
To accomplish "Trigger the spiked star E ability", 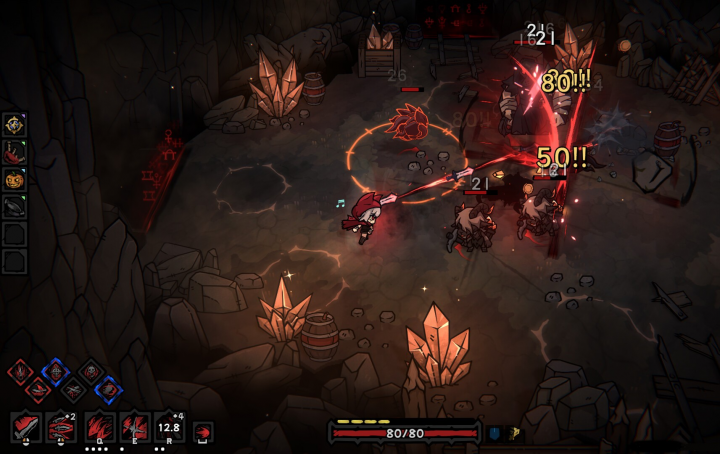I will (x=134, y=428).
